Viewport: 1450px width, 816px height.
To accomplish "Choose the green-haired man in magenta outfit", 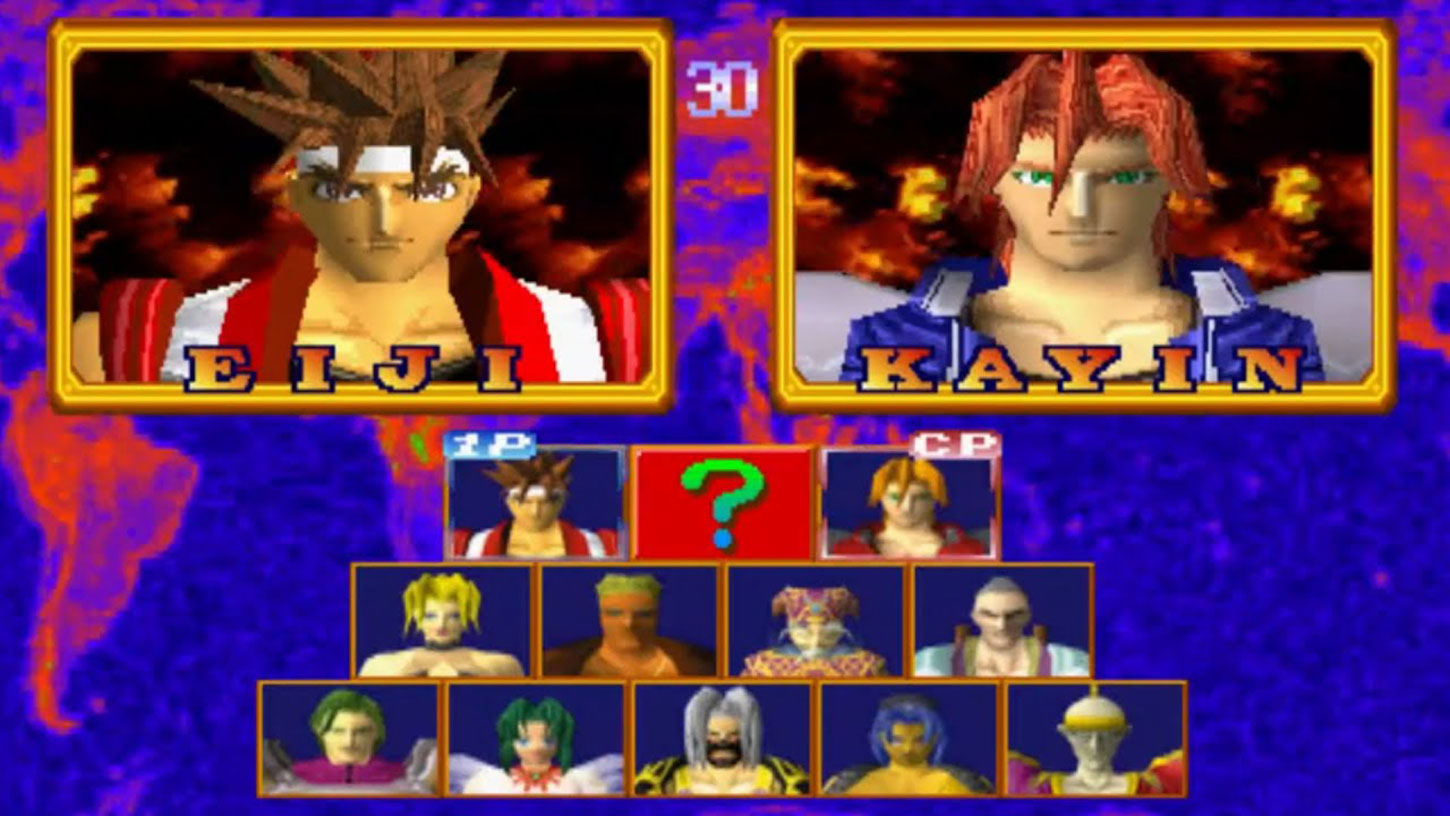I will (x=349, y=739).
